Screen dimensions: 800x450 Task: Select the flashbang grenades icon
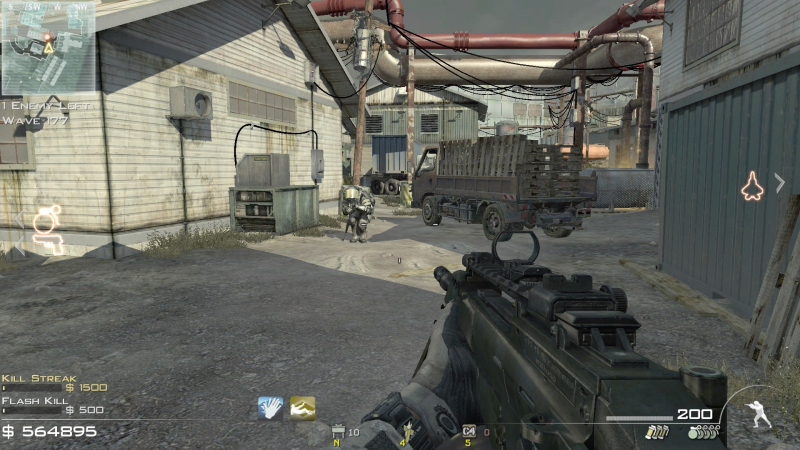(x=658, y=433)
